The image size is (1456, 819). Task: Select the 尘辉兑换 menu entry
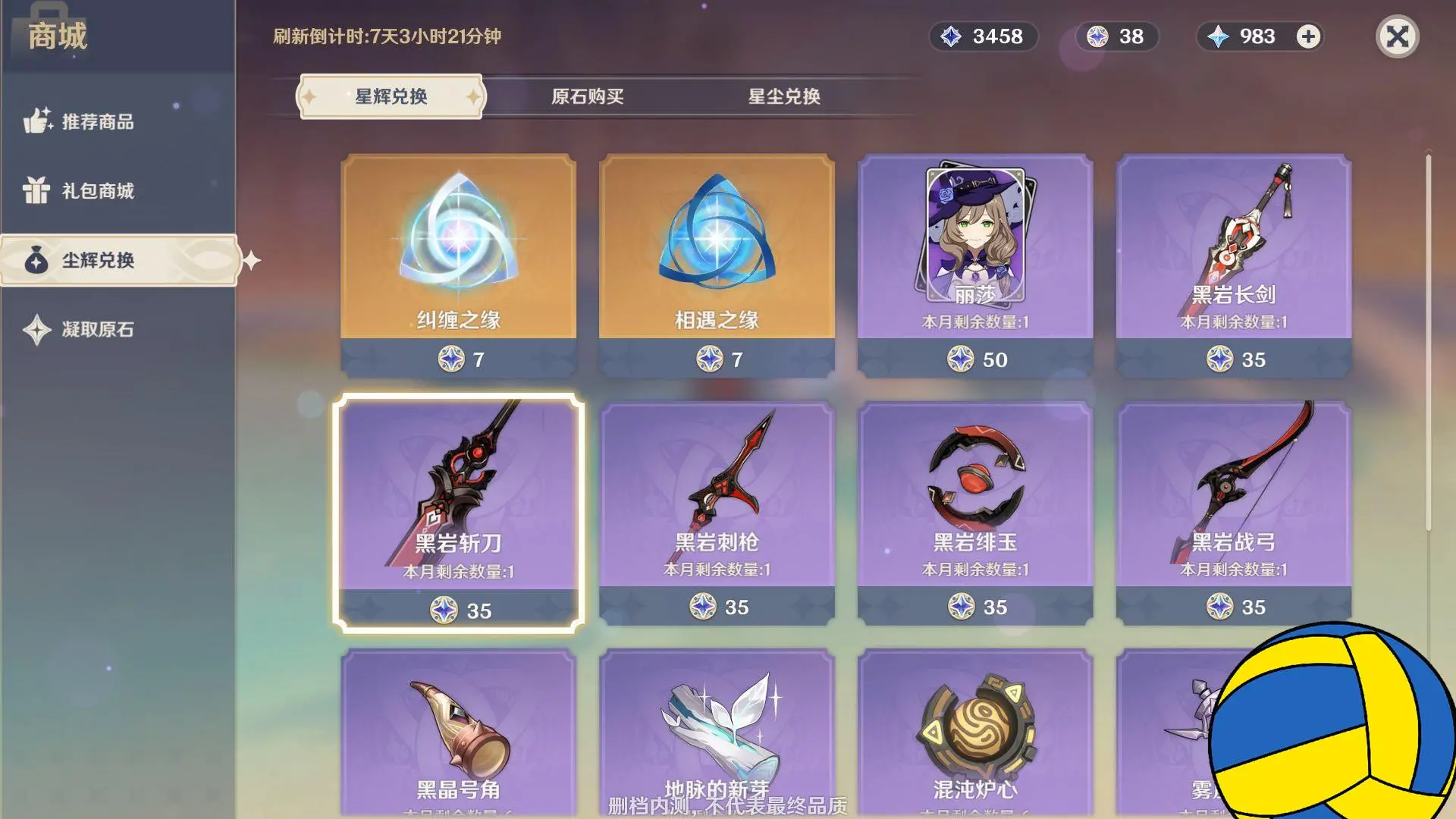[97, 260]
